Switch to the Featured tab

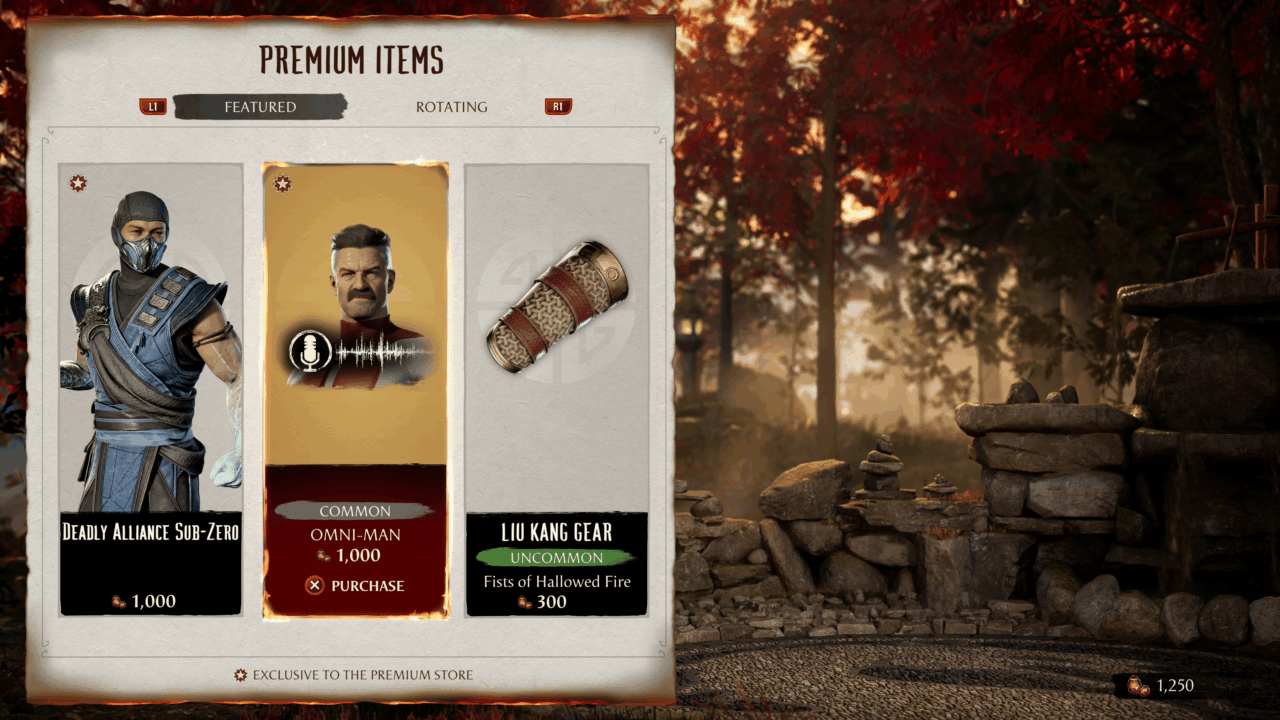pyautogui.click(x=260, y=107)
